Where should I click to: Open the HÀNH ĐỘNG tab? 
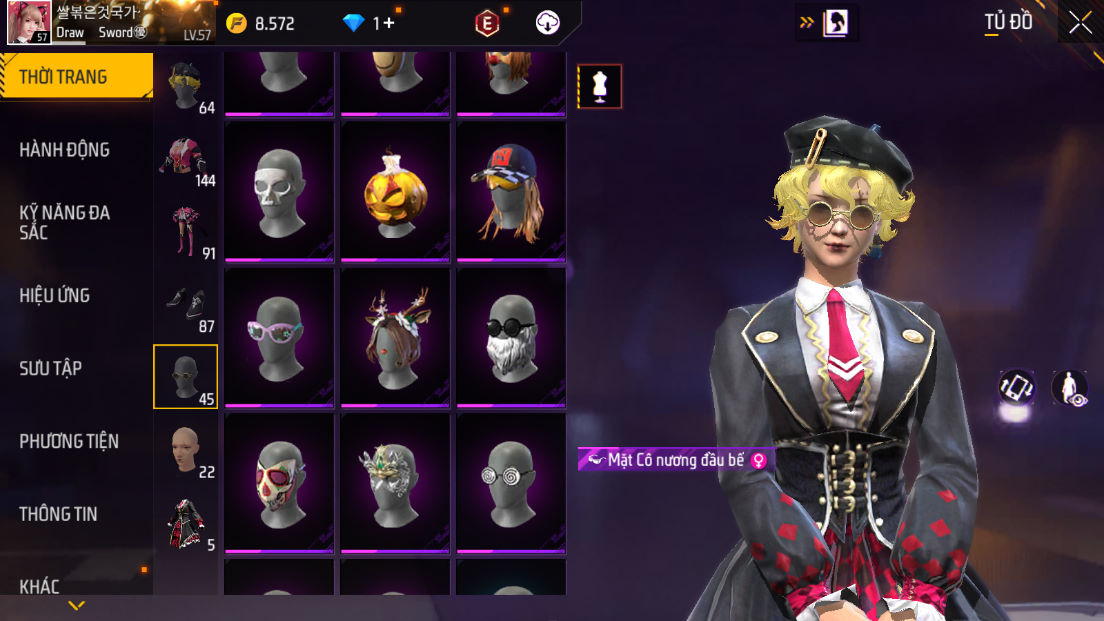tap(65, 150)
